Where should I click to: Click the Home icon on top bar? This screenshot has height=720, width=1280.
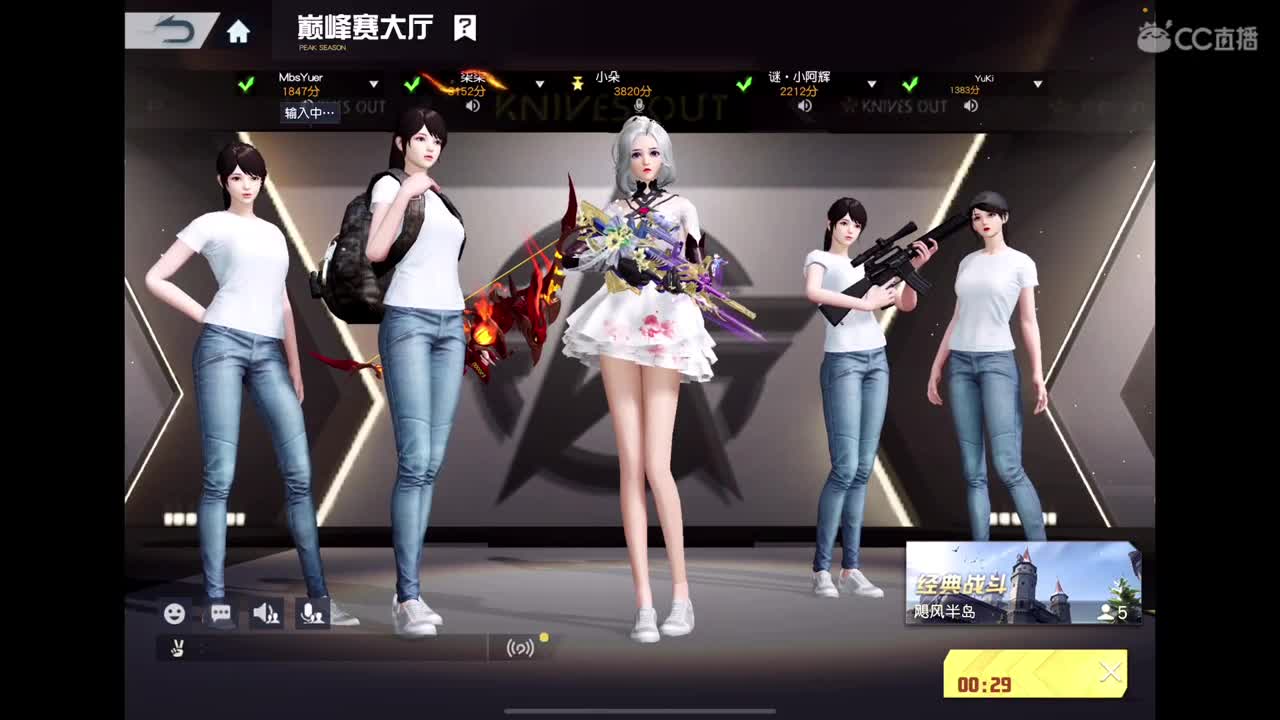[237, 29]
